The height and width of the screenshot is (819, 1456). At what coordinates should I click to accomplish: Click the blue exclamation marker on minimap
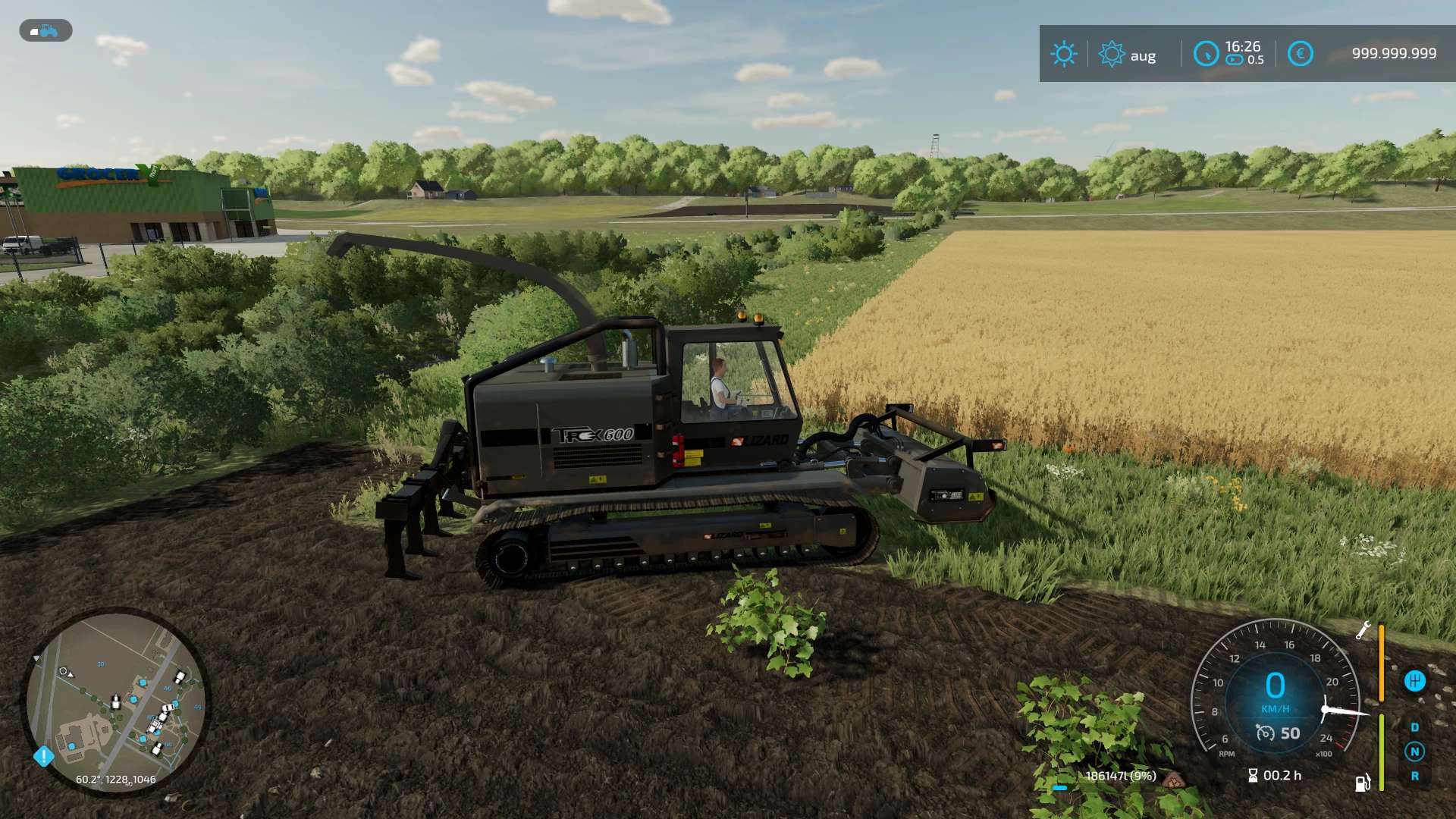point(44,756)
